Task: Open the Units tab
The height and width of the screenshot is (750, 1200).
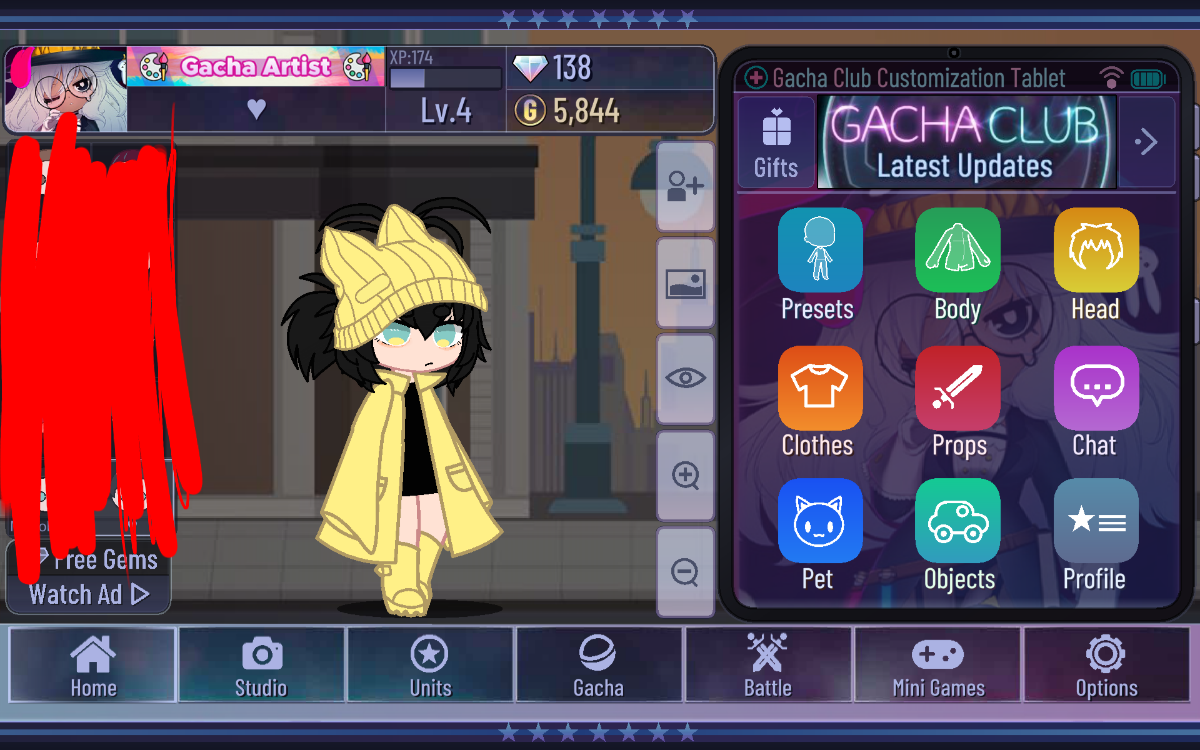Action: 430,667
